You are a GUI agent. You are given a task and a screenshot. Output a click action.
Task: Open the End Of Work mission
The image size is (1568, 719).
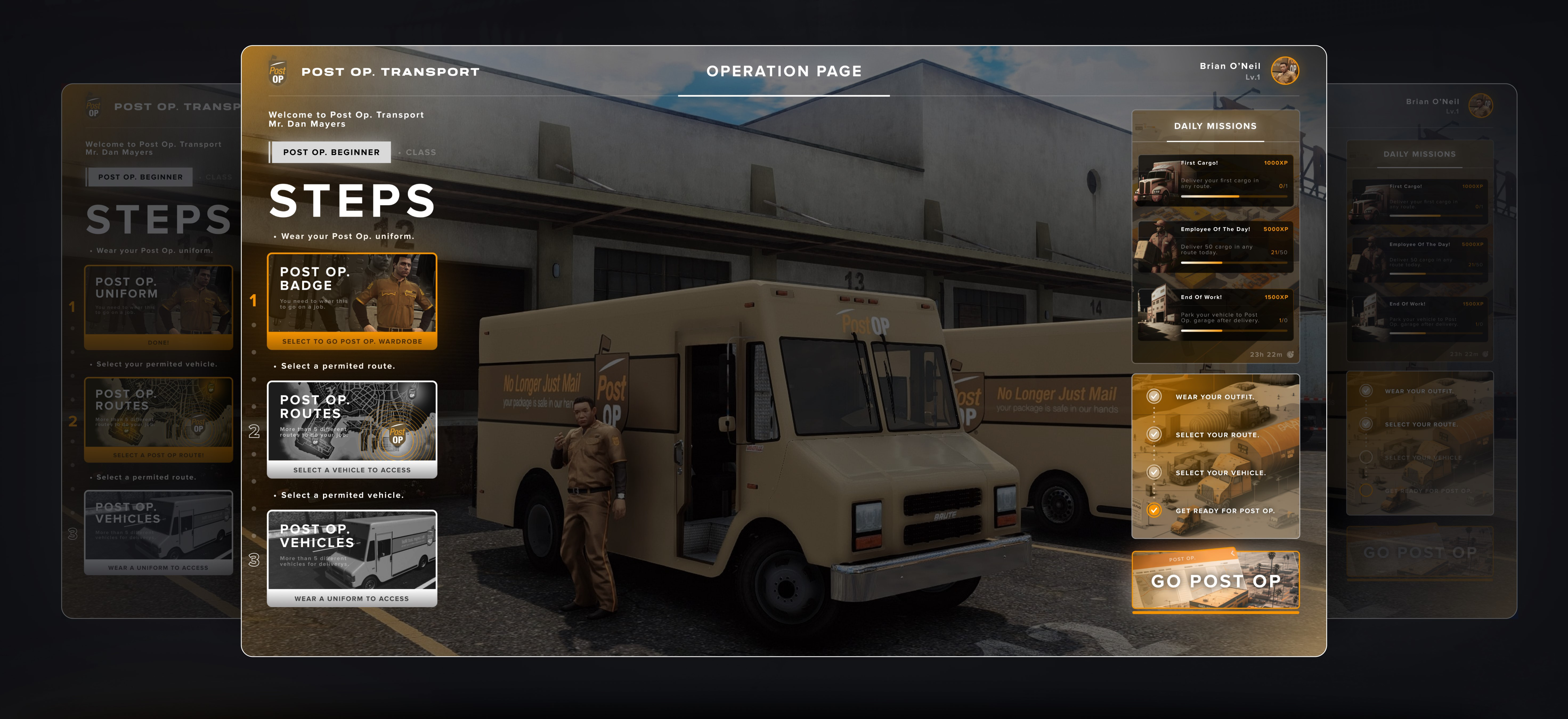pyautogui.click(x=1216, y=314)
